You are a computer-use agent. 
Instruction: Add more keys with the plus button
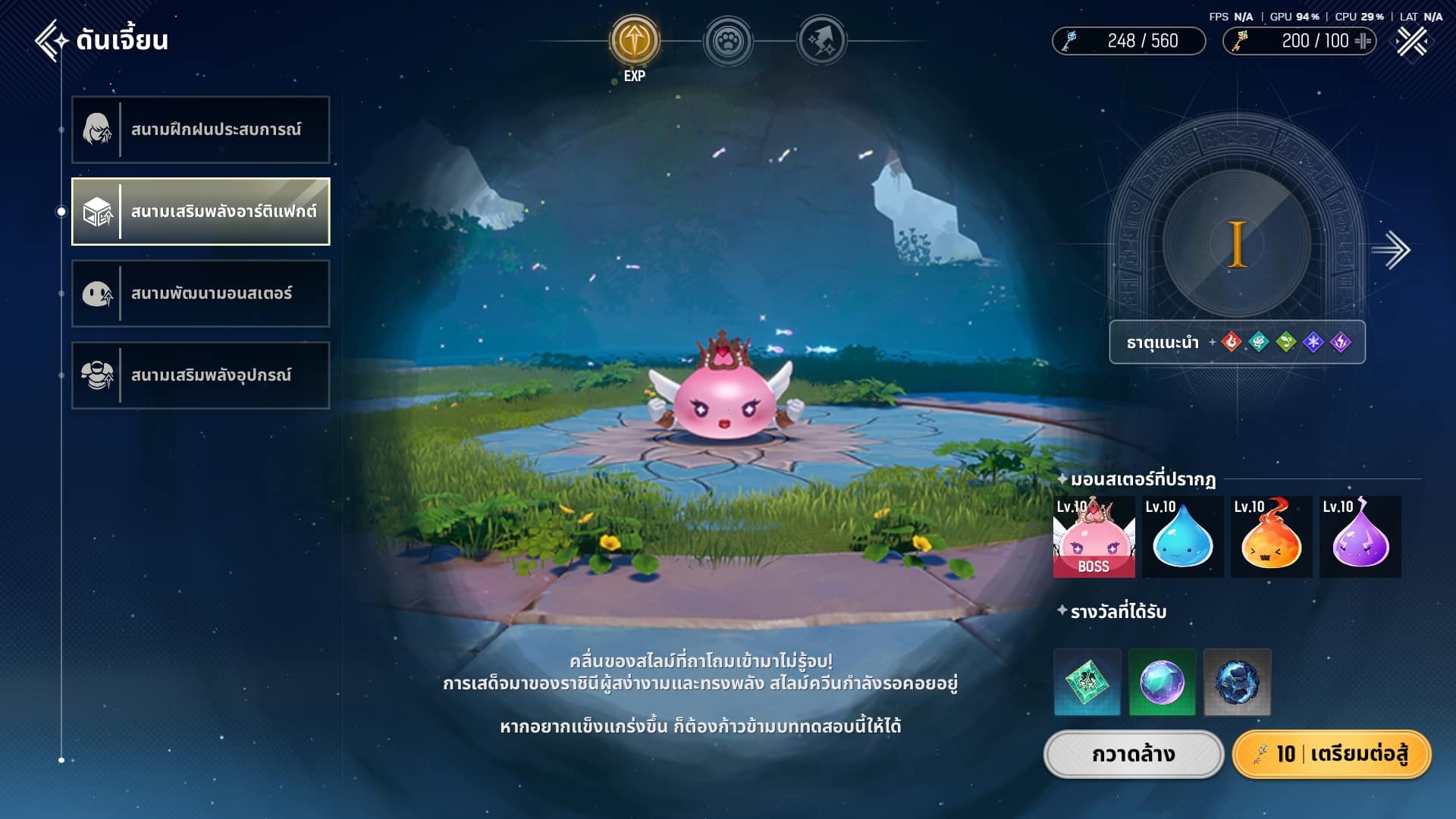tap(1363, 41)
